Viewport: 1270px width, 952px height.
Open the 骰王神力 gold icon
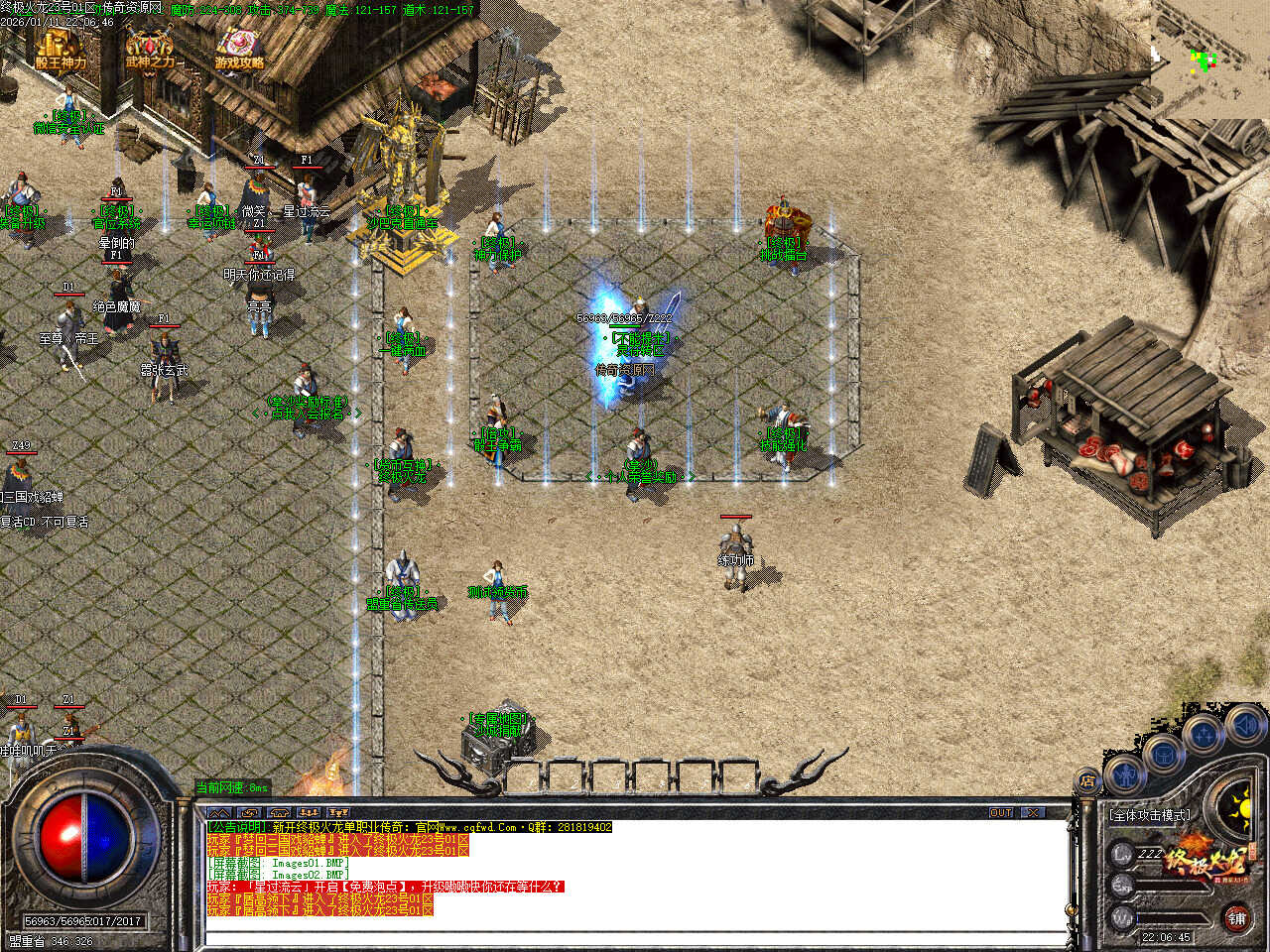pyautogui.click(x=61, y=51)
